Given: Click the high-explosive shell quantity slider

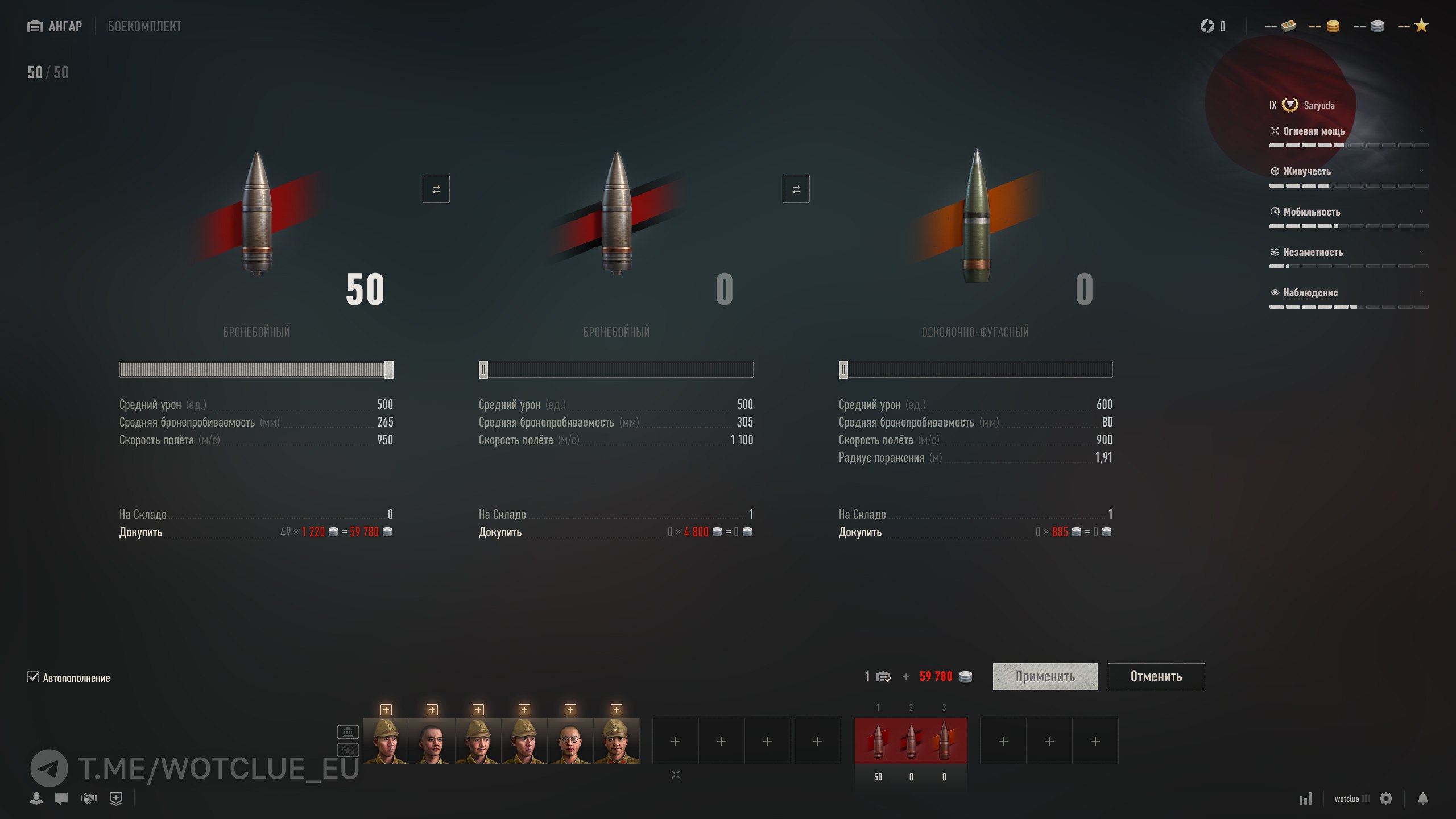Looking at the screenshot, I should pyautogui.click(x=975, y=370).
